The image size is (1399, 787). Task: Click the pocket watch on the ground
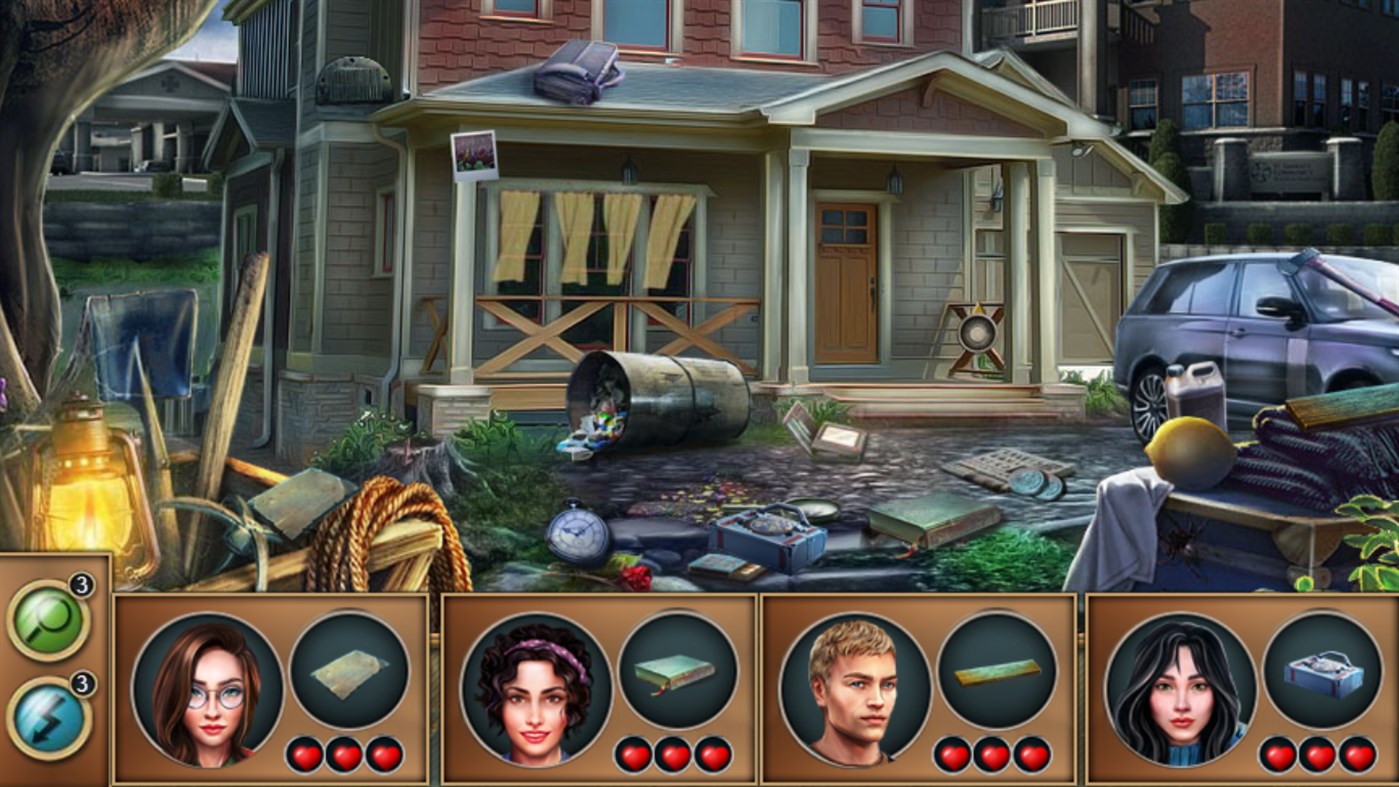(x=578, y=533)
